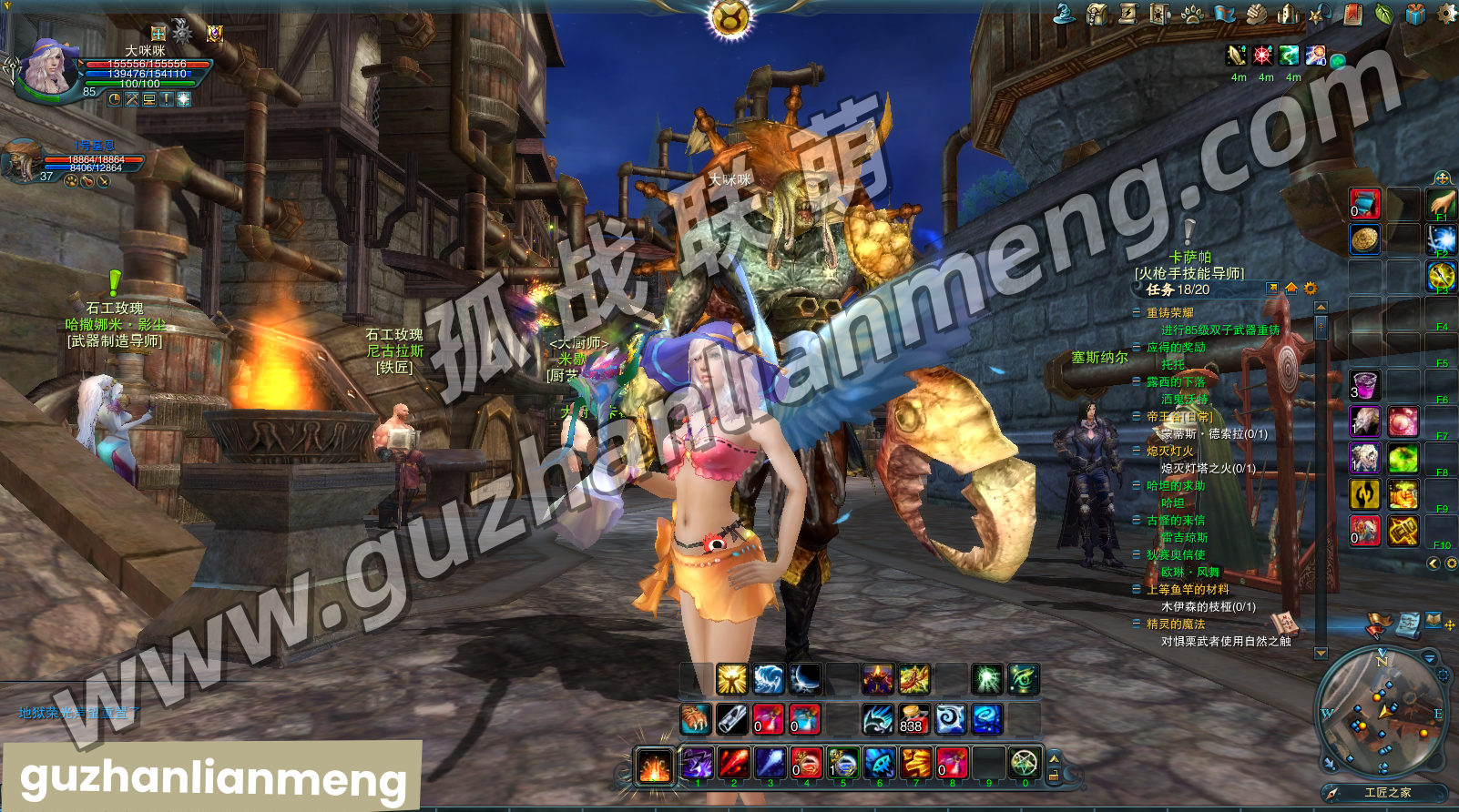This screenshot has width=1459, height=812.
Task: Click the glowing yellow figure skill icon
Action: click(x=731, y=679)
